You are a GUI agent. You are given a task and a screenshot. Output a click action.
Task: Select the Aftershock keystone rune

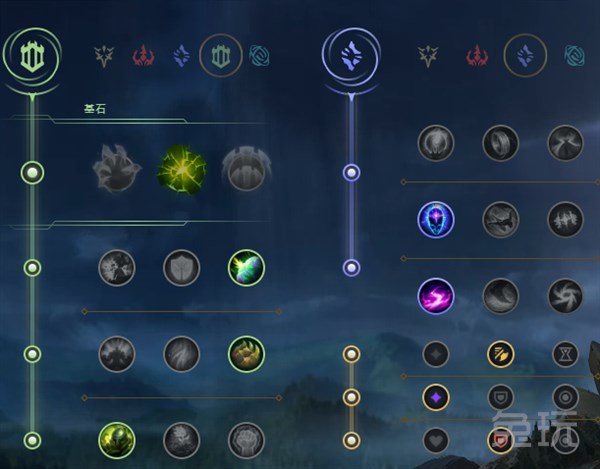pyautogui.click(x=181, y=170)
